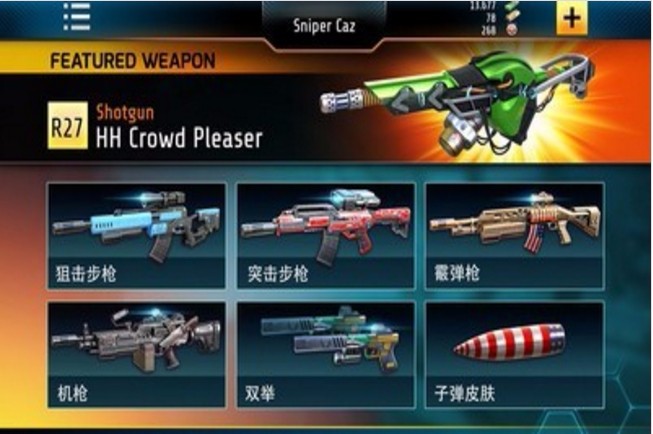Viewport: 653px width, 434px height.
Task: Tap the yellow plus button
Action: click(571, 17)
